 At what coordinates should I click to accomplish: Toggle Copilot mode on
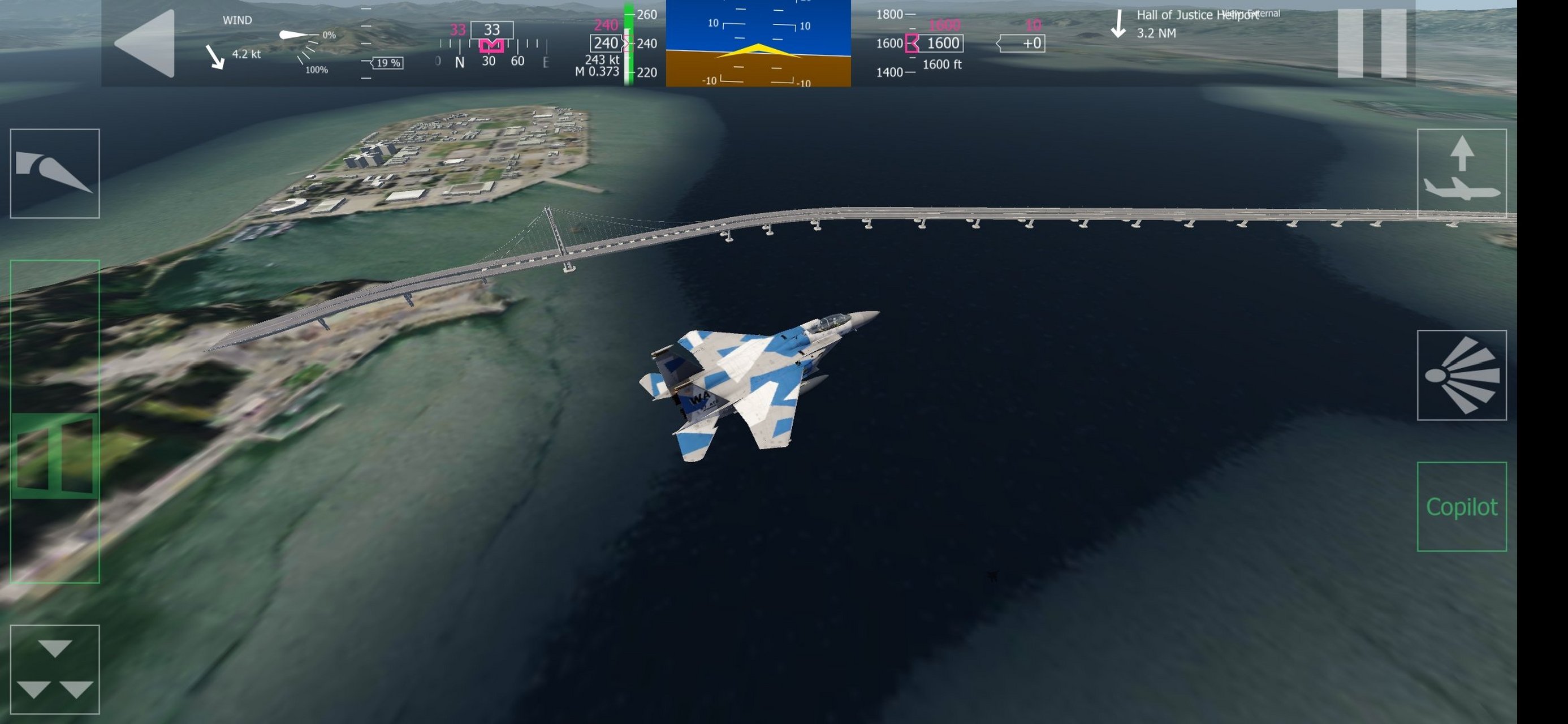tap(1461, 506)
